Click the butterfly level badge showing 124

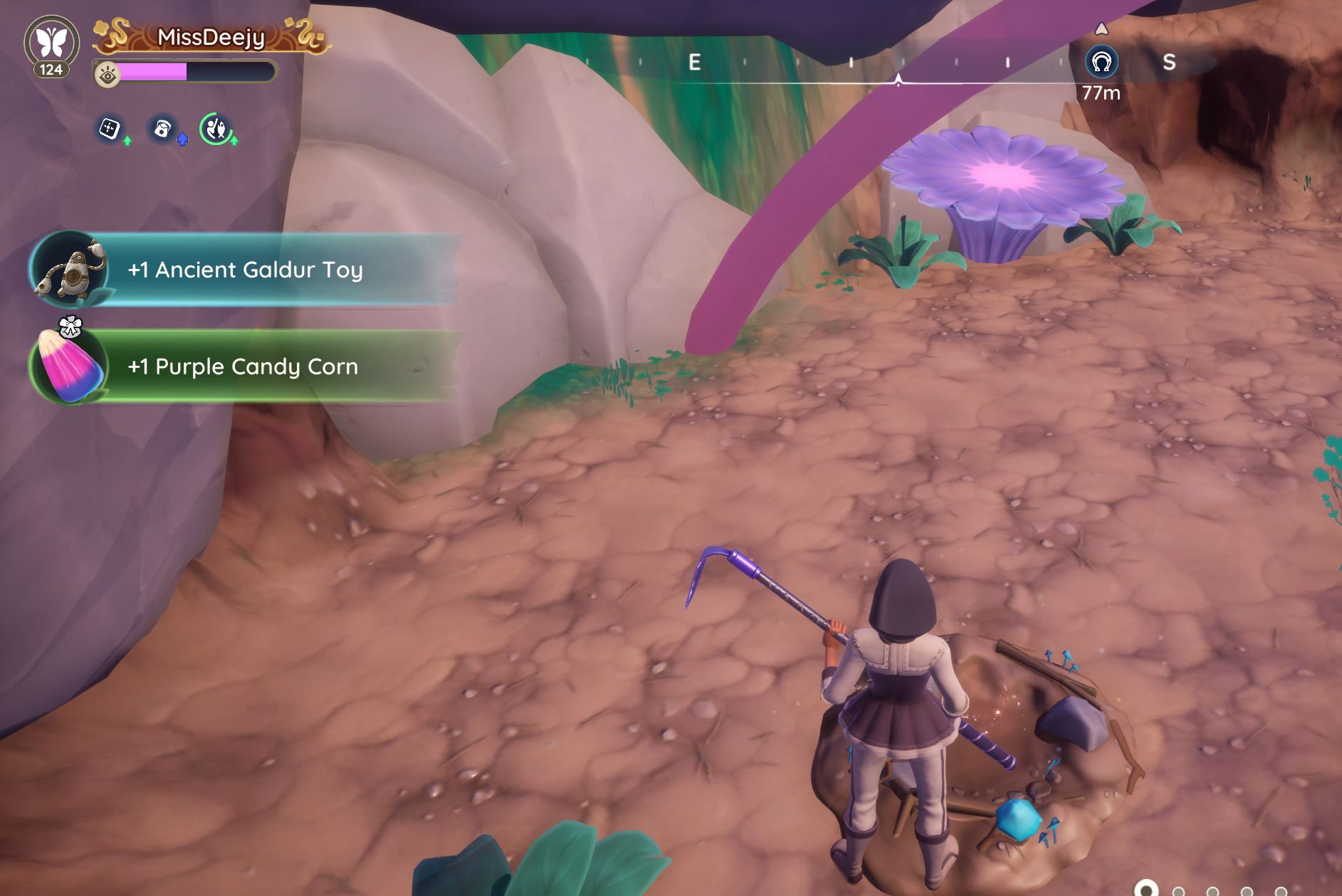52,46
